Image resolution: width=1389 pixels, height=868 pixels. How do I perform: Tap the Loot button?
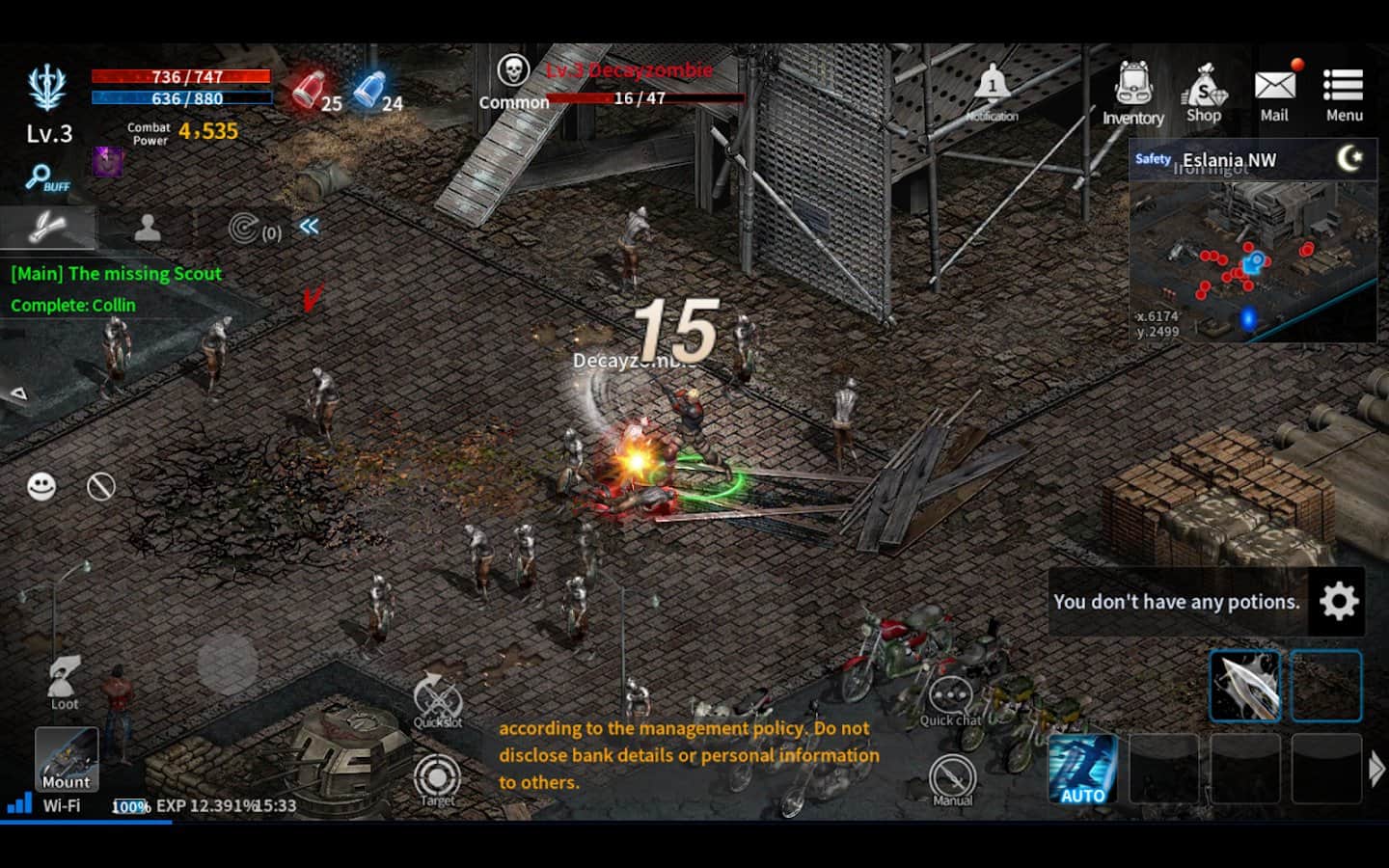tap(65, 681)
